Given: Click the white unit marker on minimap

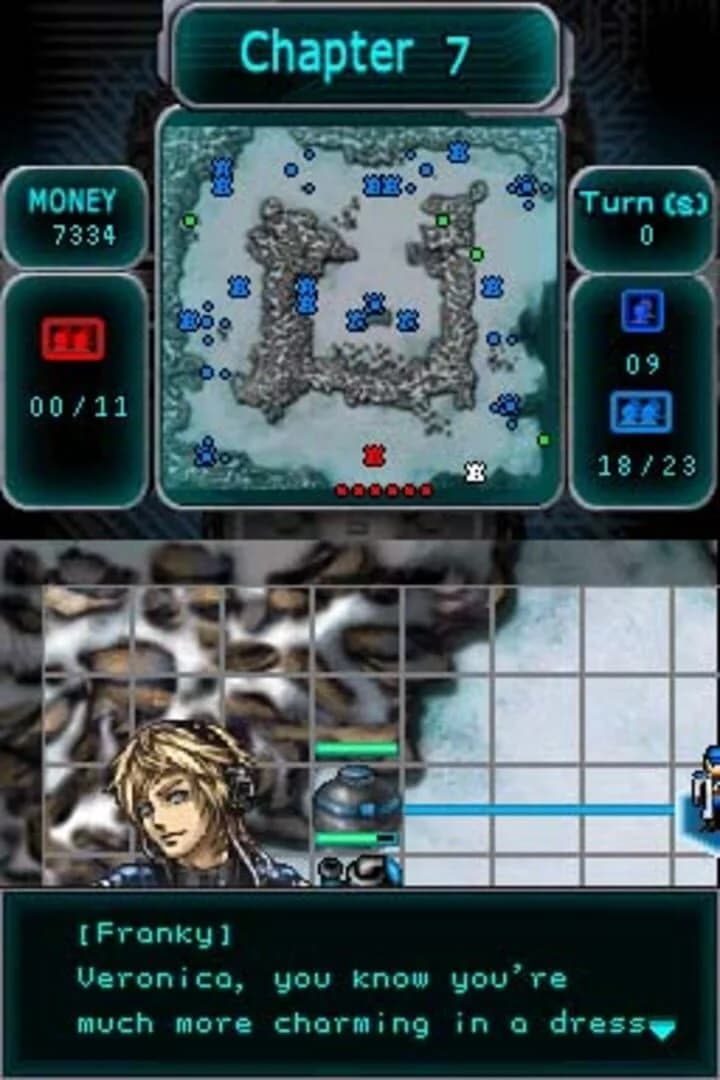Looking at the screenshot, I should [476, 471].
